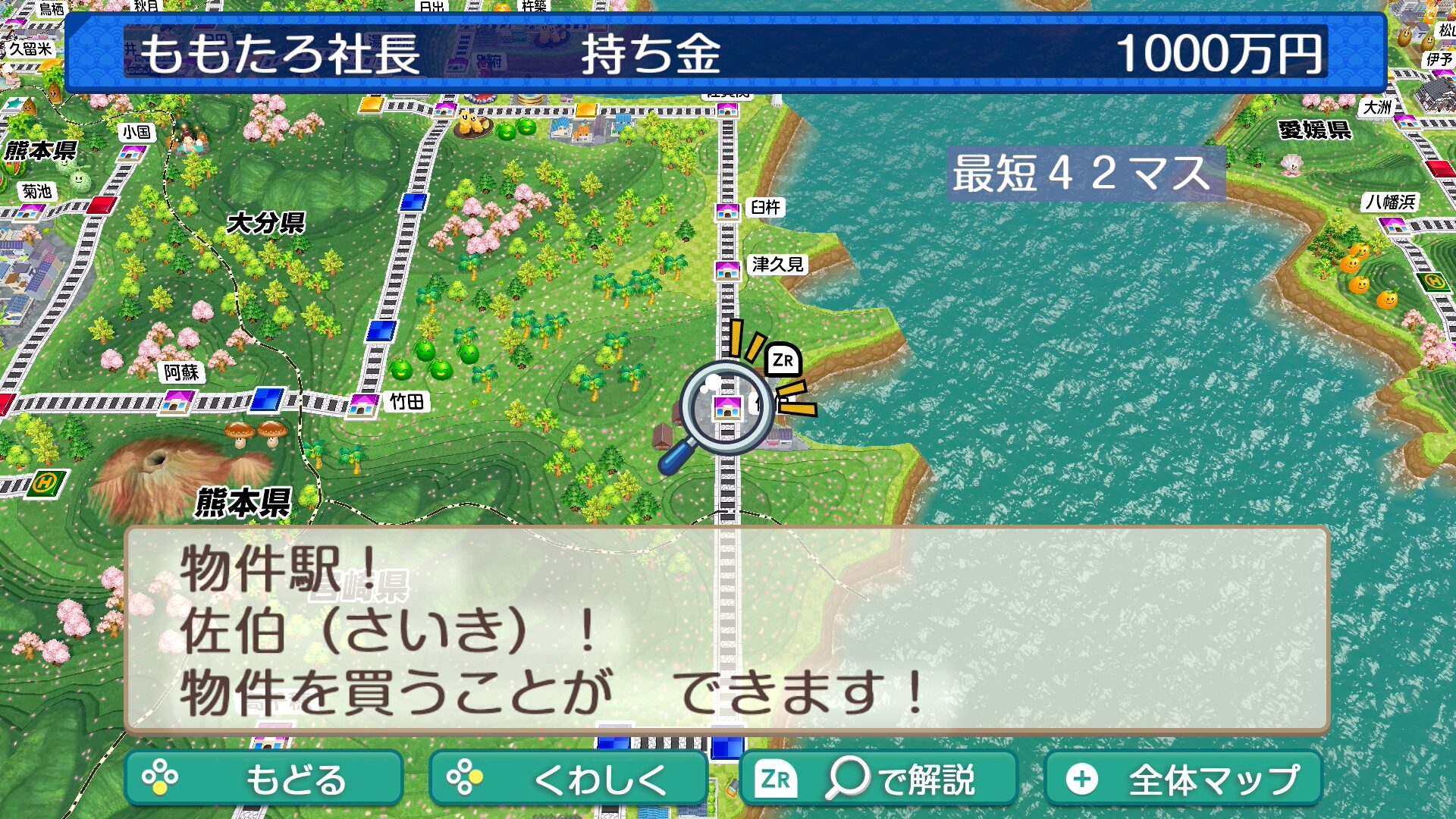
Task: Select the 臼杵 station tile
Action: coord(727,211)
